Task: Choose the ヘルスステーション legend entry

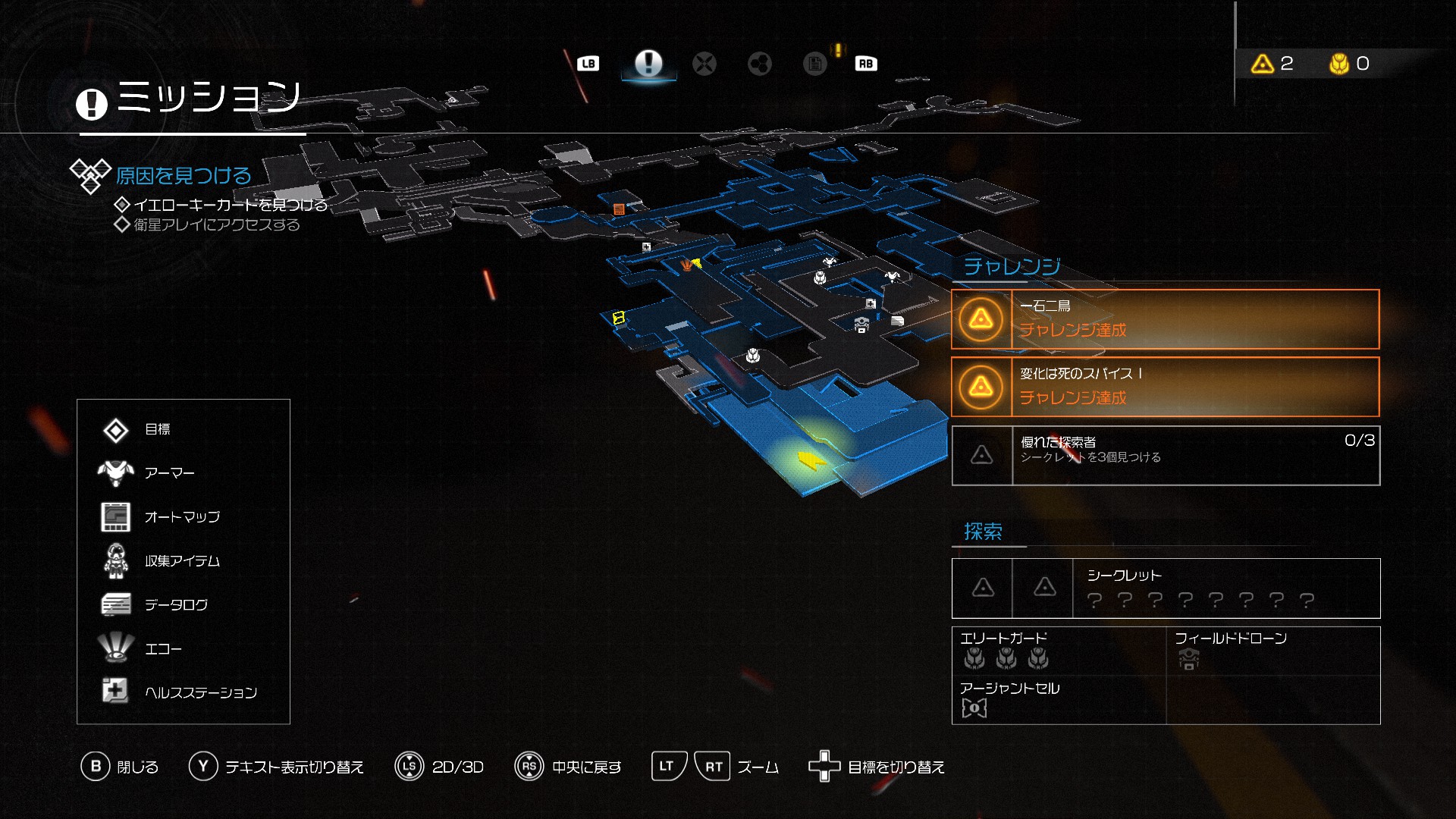Action: point(200,692)
